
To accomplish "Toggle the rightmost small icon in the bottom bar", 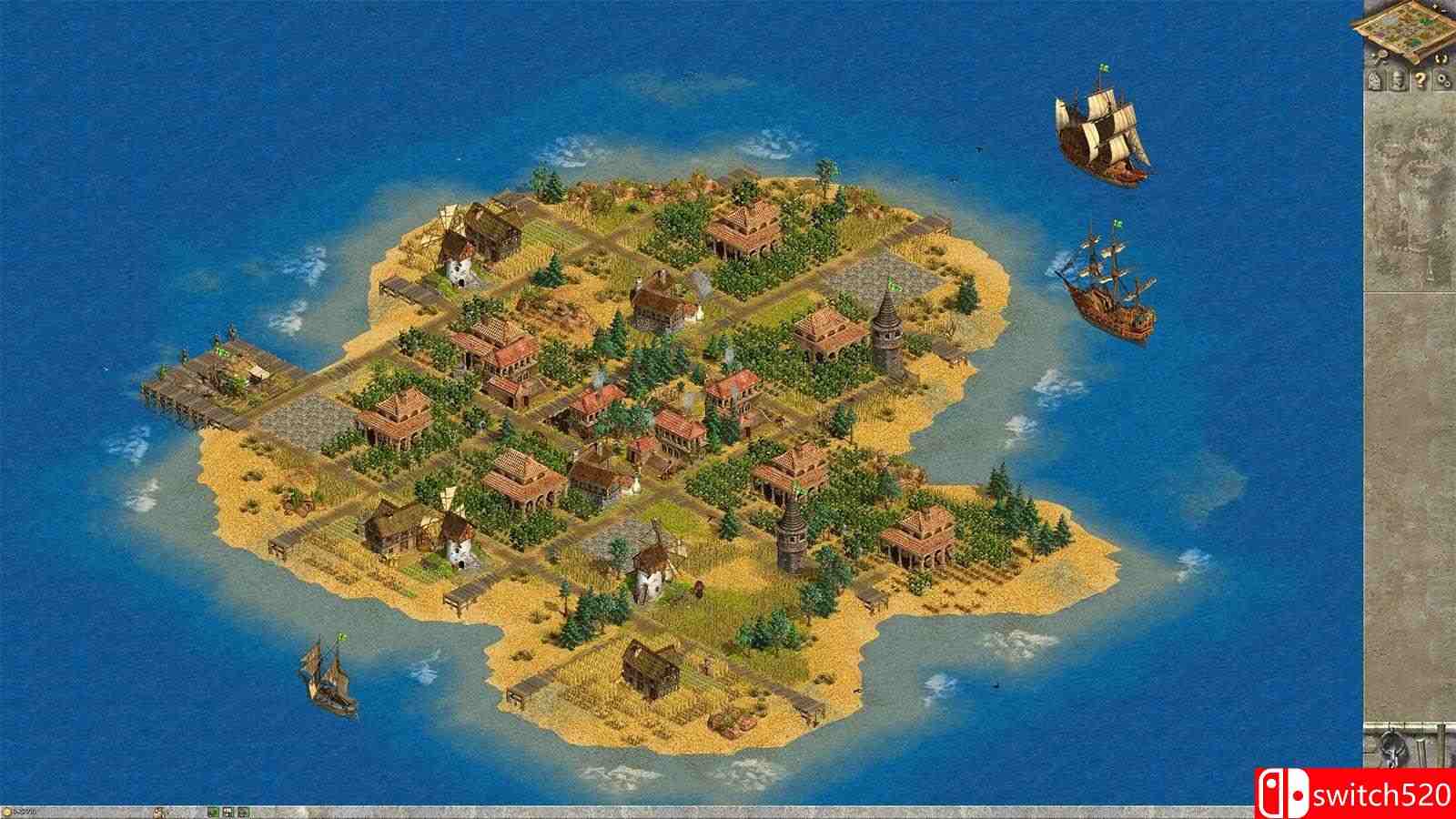I will 243,811.
